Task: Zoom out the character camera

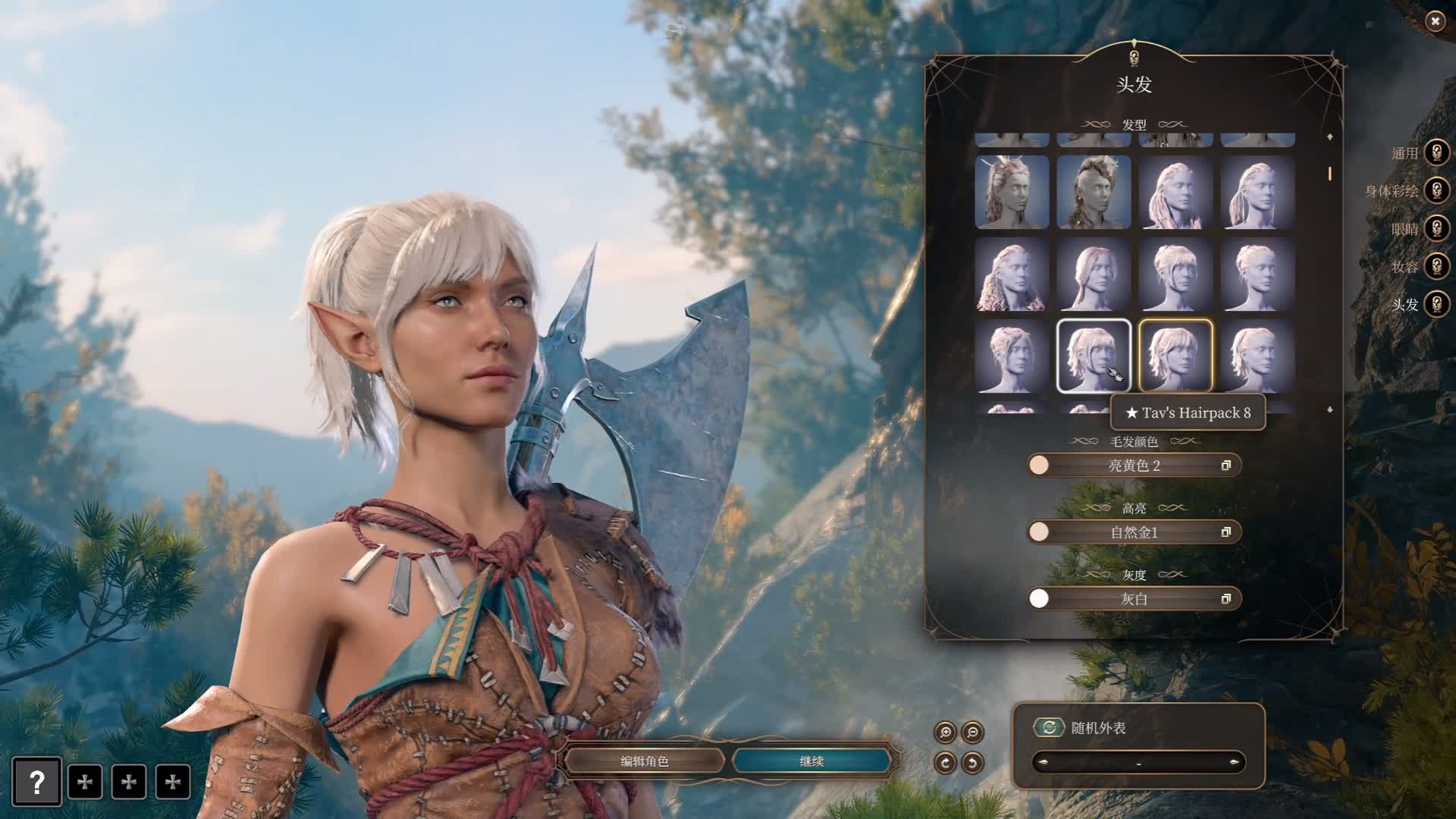Action: (x=972, y=732)
